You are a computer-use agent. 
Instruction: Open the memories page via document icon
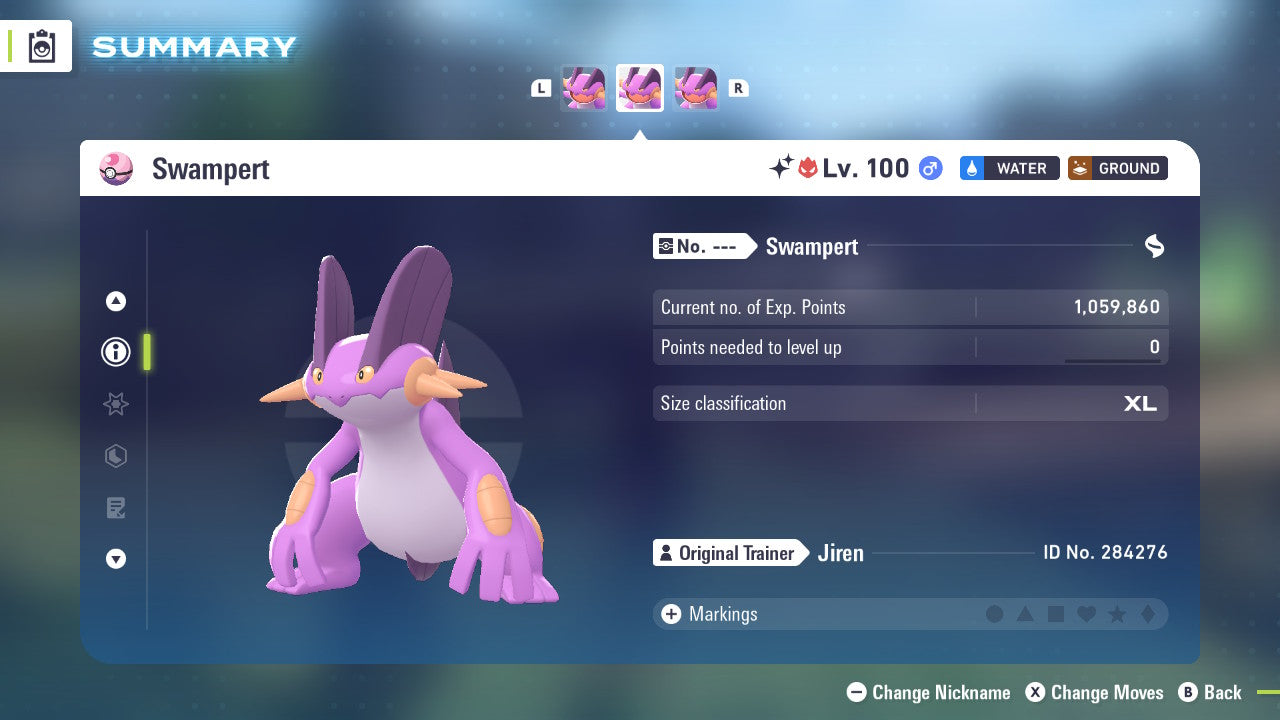115,508
